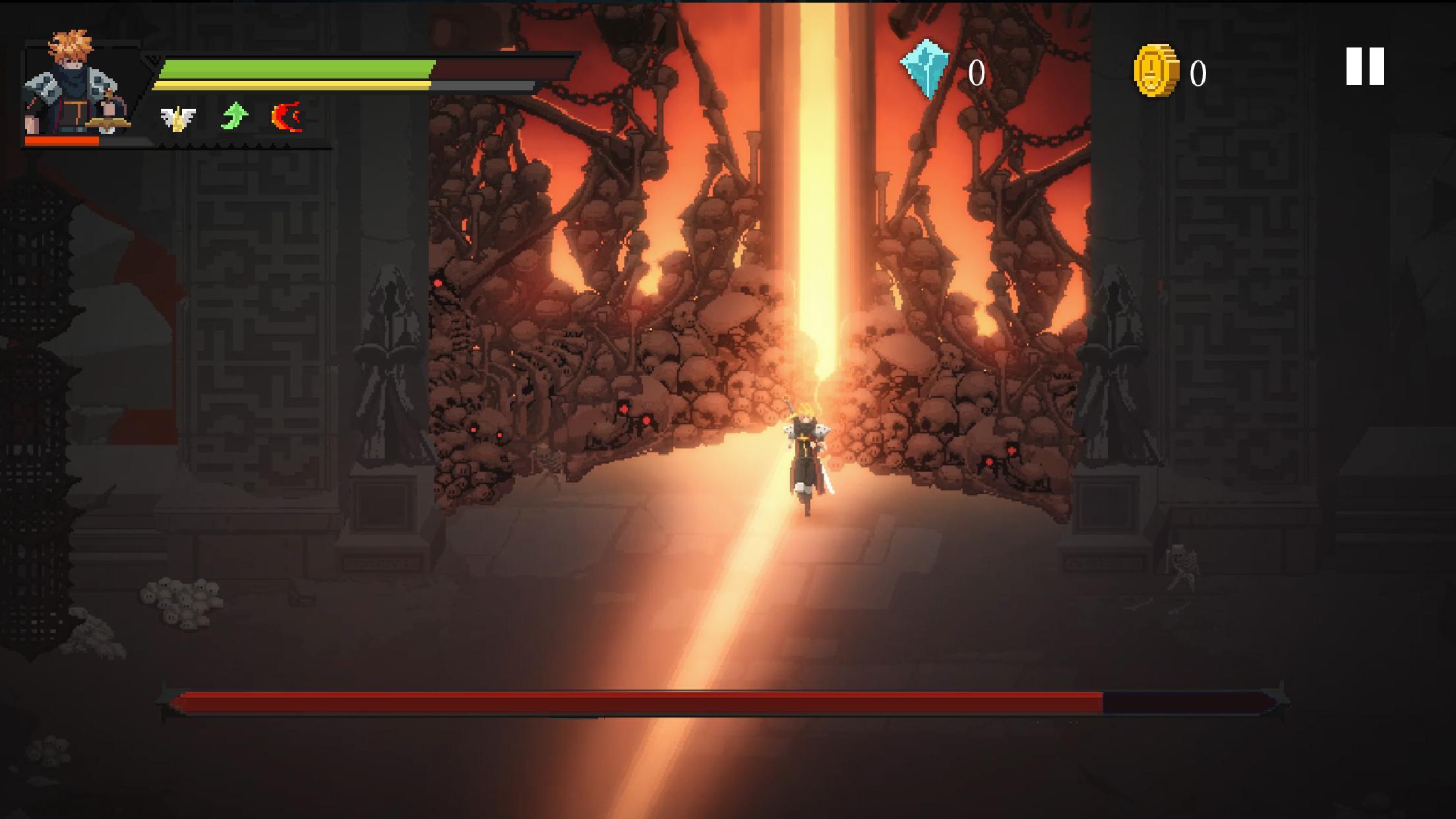This screenshot has height=819, width=1456.
Task: Click the hero character portrait
Action: click(73, 86)
